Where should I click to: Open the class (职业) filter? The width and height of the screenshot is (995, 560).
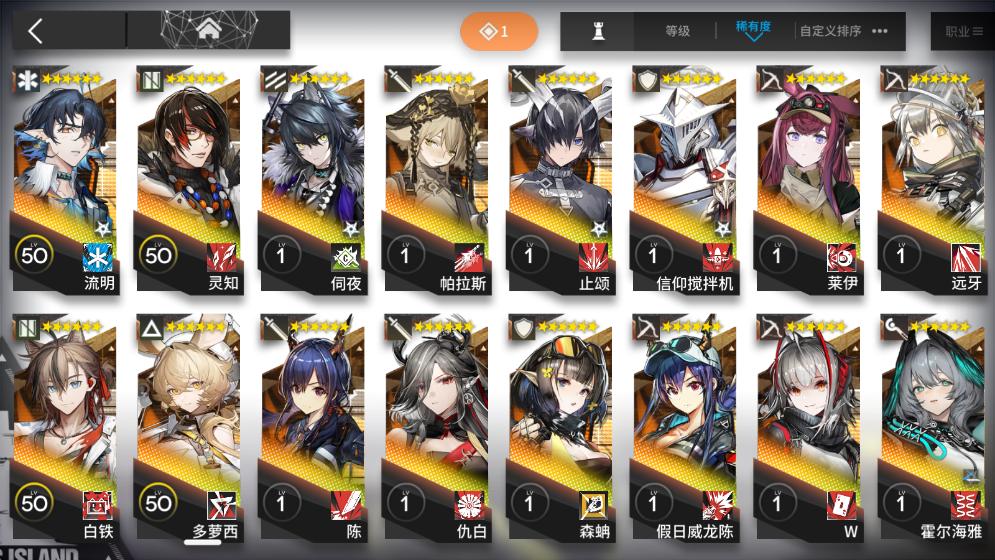(962, 31)
